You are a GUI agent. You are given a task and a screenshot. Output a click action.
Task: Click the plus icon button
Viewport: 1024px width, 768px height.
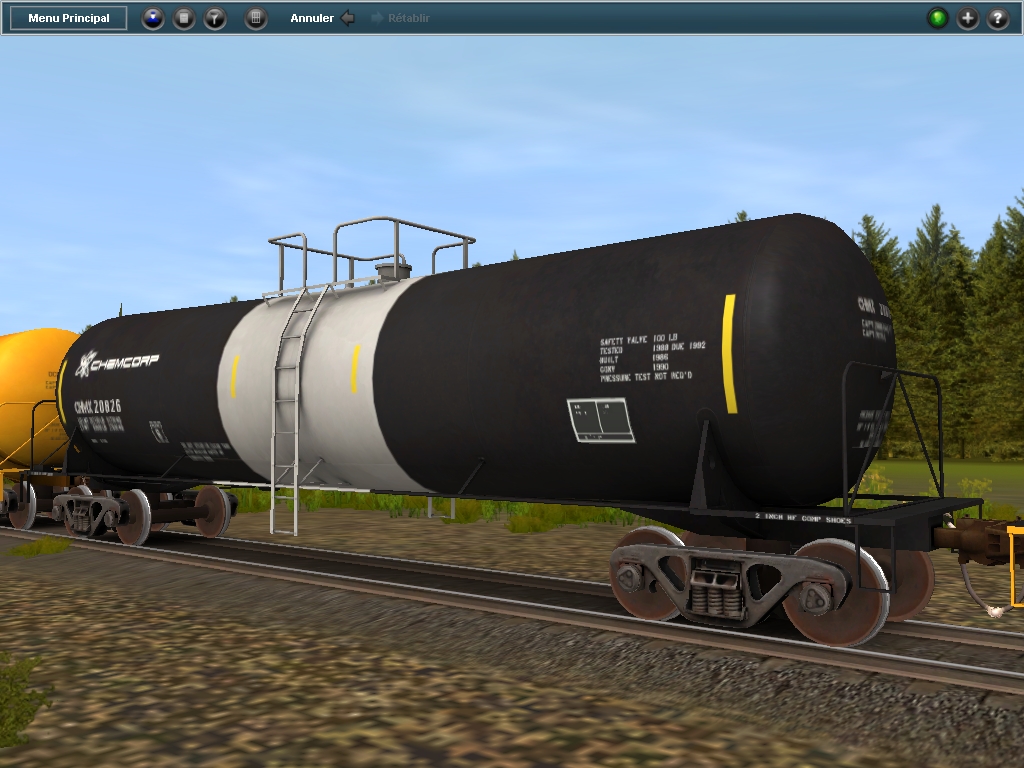point(968,18)
